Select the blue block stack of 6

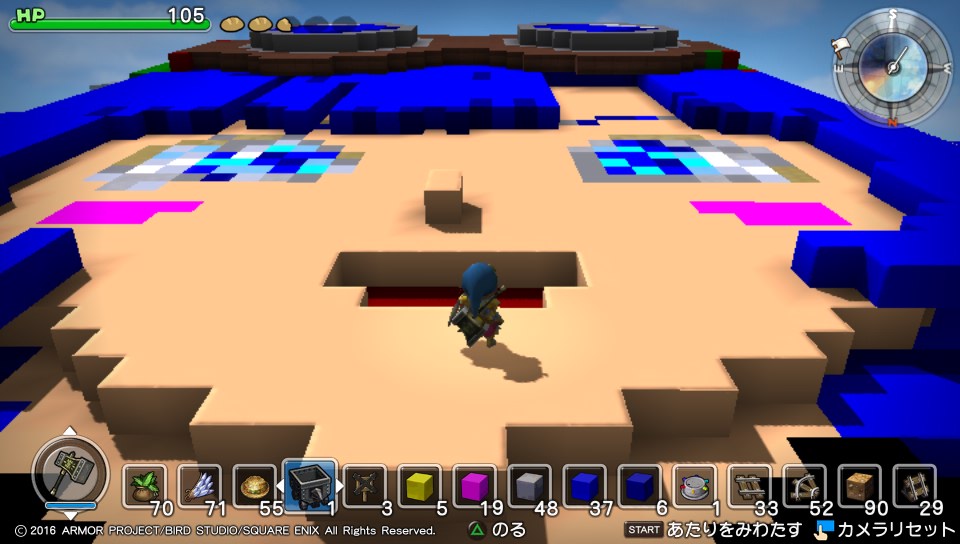639,487
